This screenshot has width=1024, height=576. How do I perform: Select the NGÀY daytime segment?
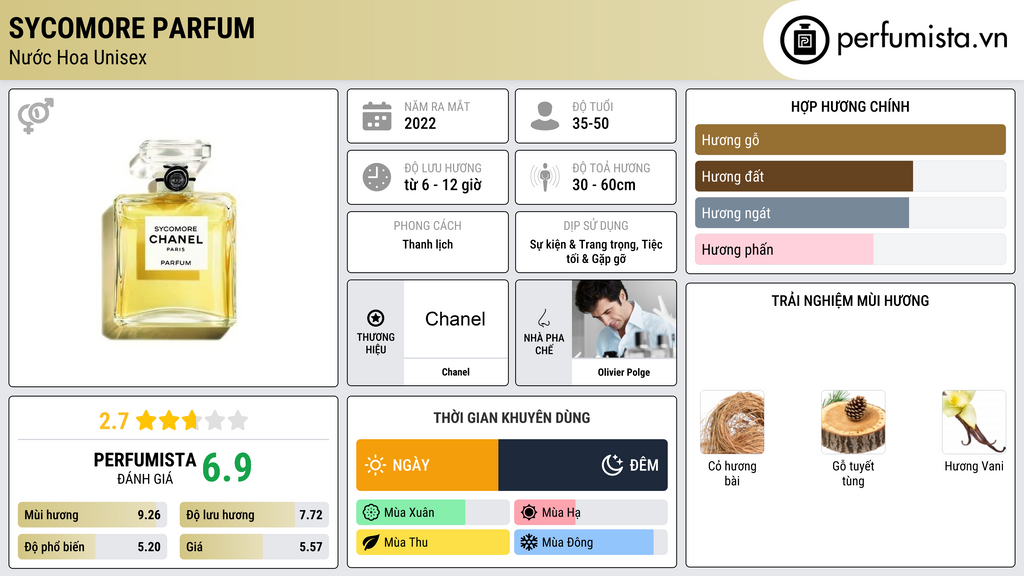(427, 465)
